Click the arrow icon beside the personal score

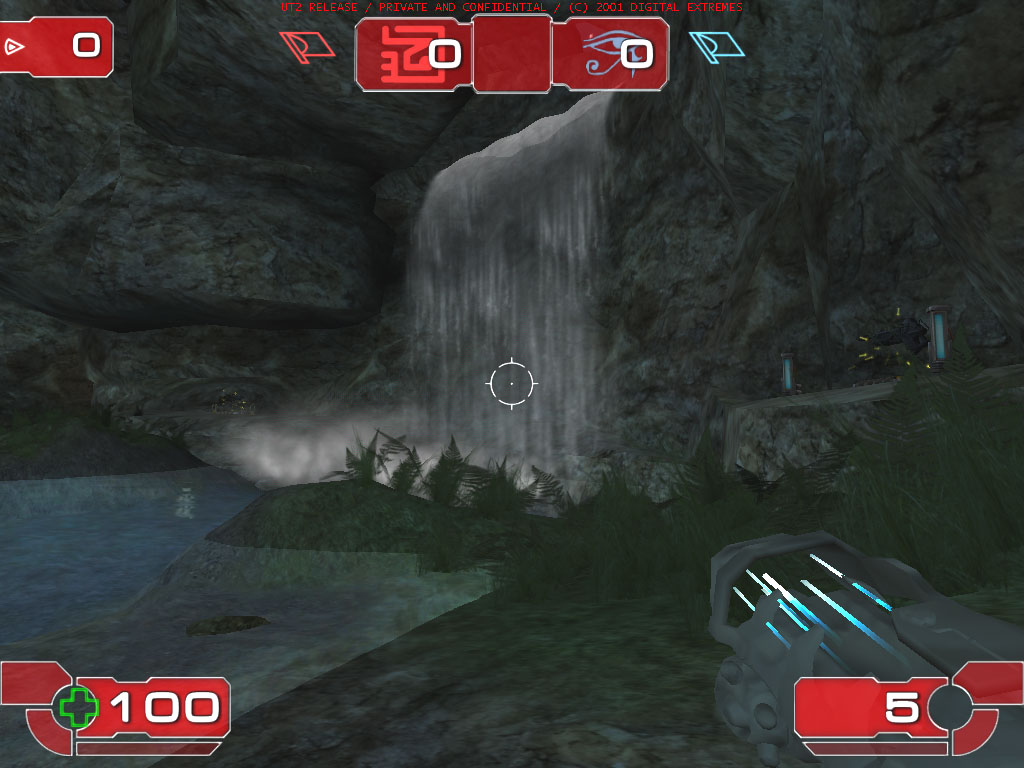pyautogui.click(x=14, y=46)
